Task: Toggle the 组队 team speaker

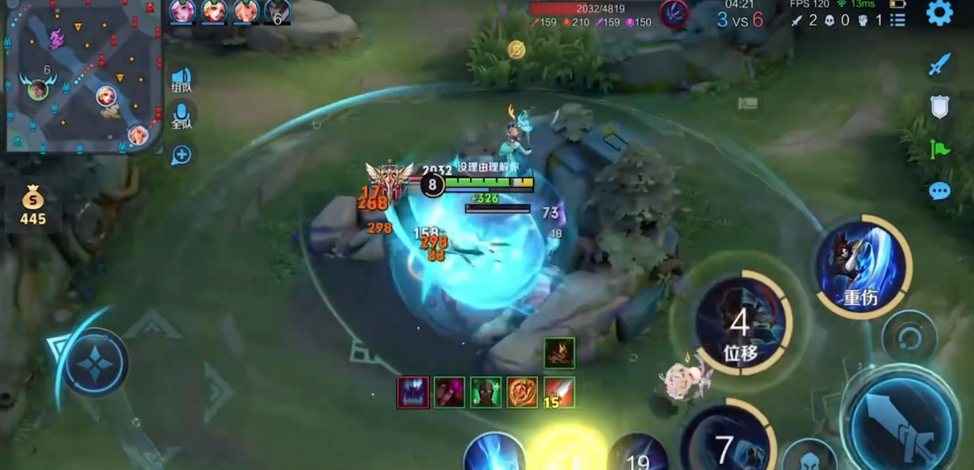Action: click(x=181, y=79)
